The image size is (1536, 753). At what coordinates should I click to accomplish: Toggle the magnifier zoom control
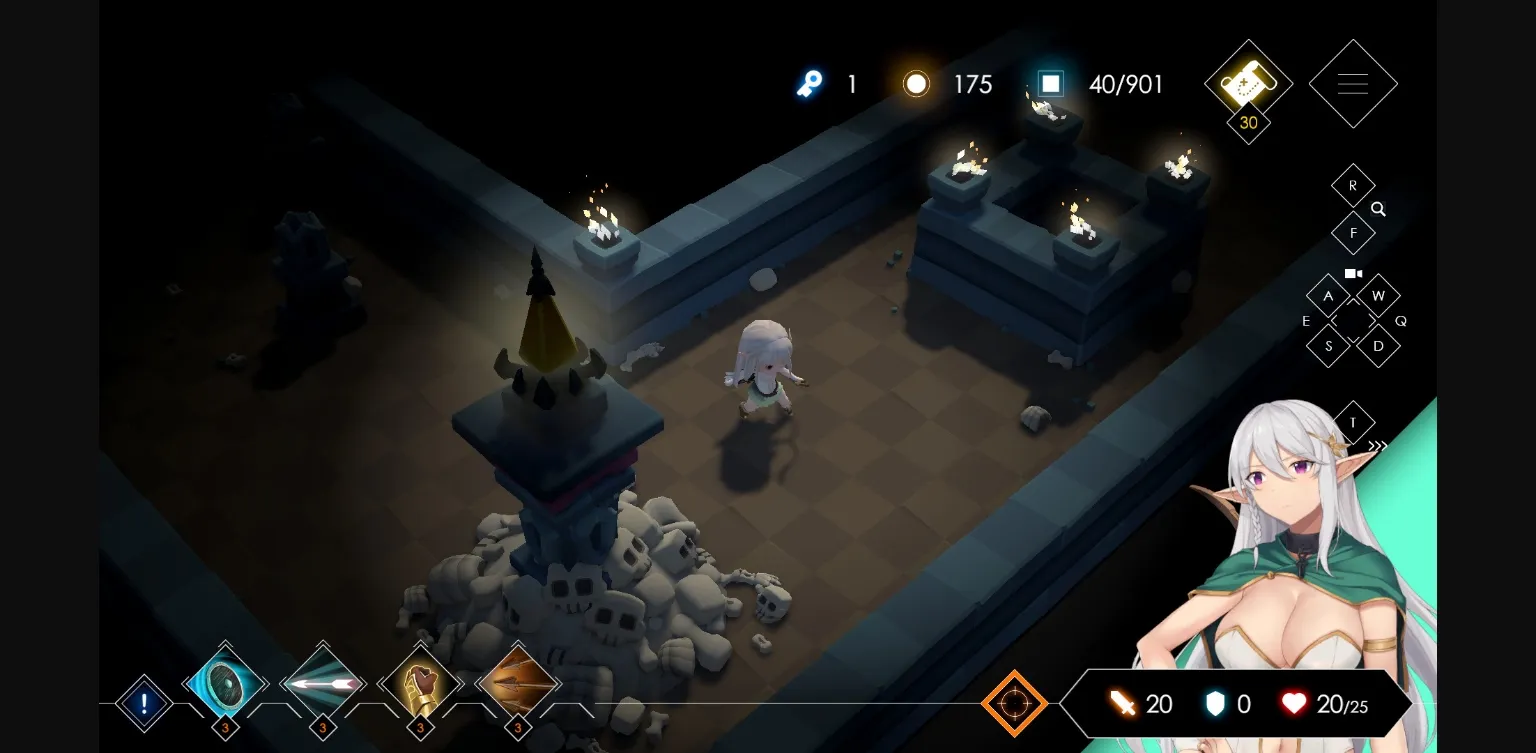coord(1378,210)
